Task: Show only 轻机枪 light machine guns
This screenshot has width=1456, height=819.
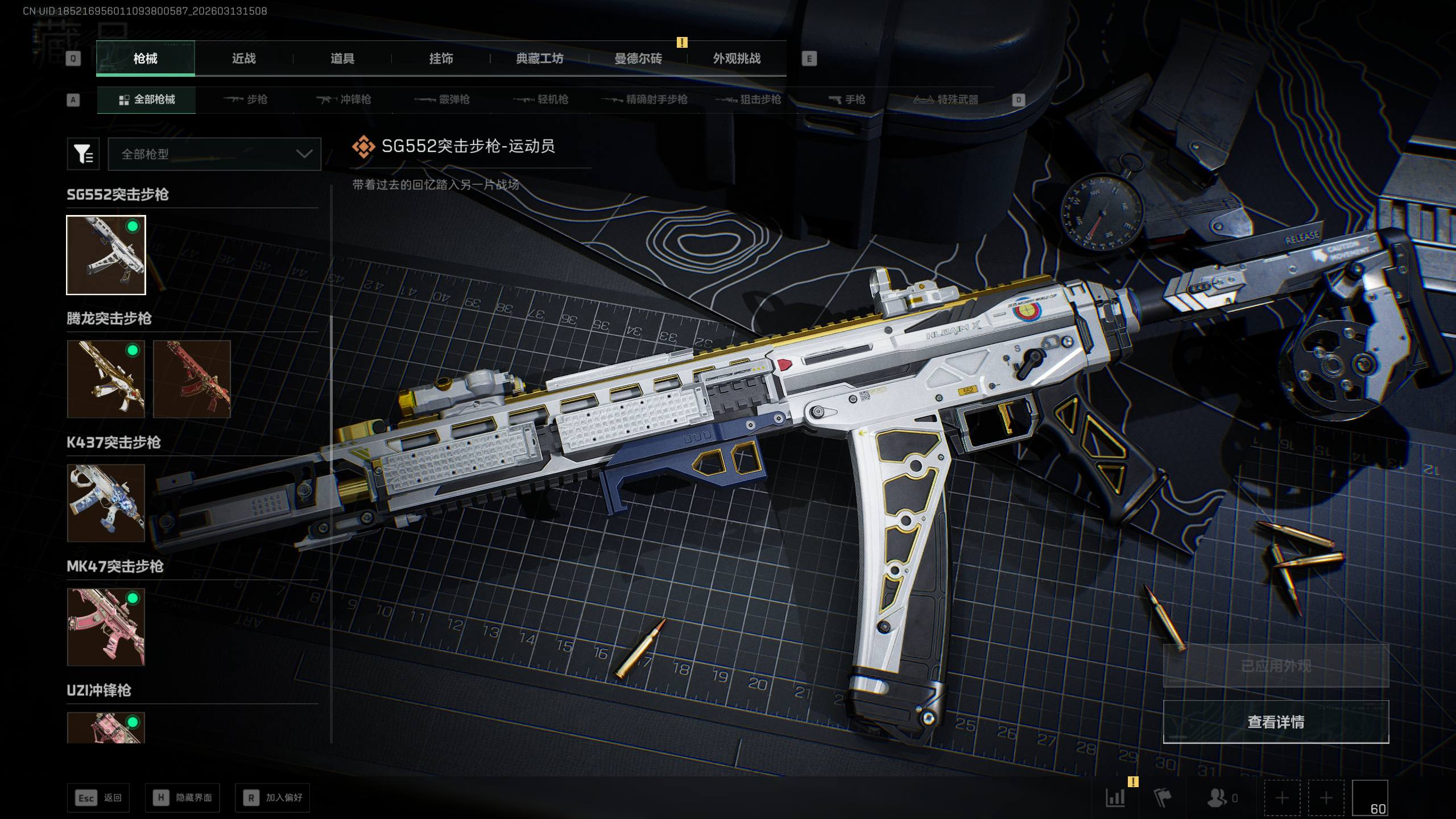Action: [541, 100]
